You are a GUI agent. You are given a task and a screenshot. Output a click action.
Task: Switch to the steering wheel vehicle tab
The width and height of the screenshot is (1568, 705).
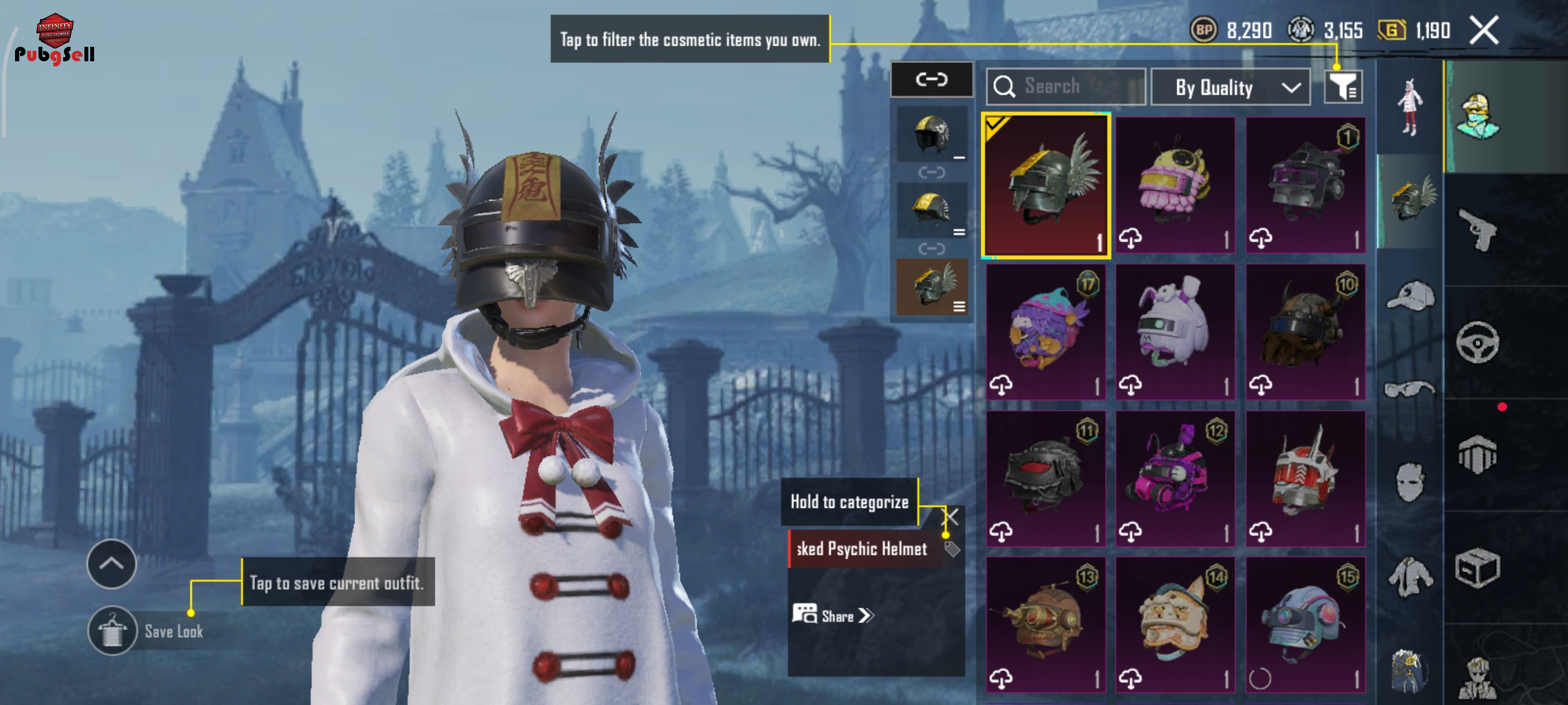coord(1478,343)
